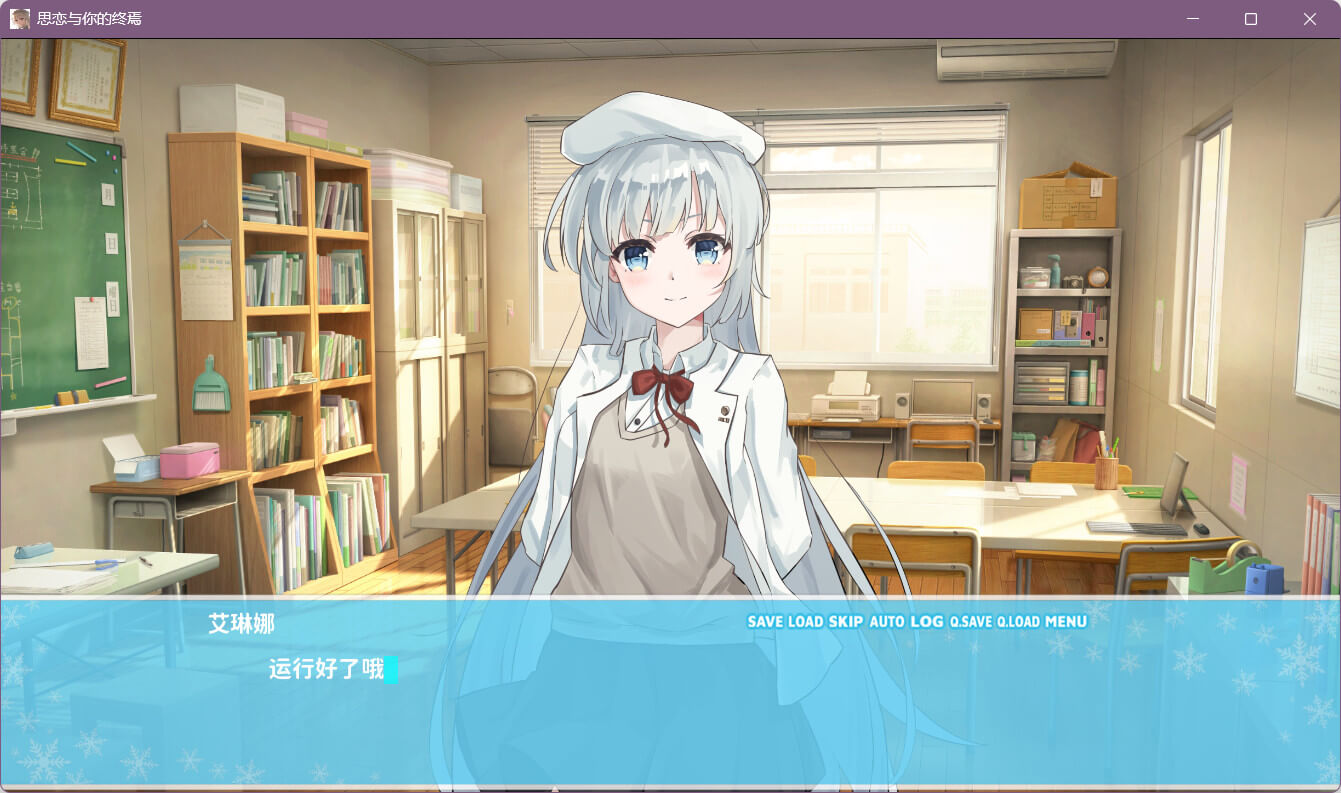Quick load with Q.LOAD

tap(1019, 622)
